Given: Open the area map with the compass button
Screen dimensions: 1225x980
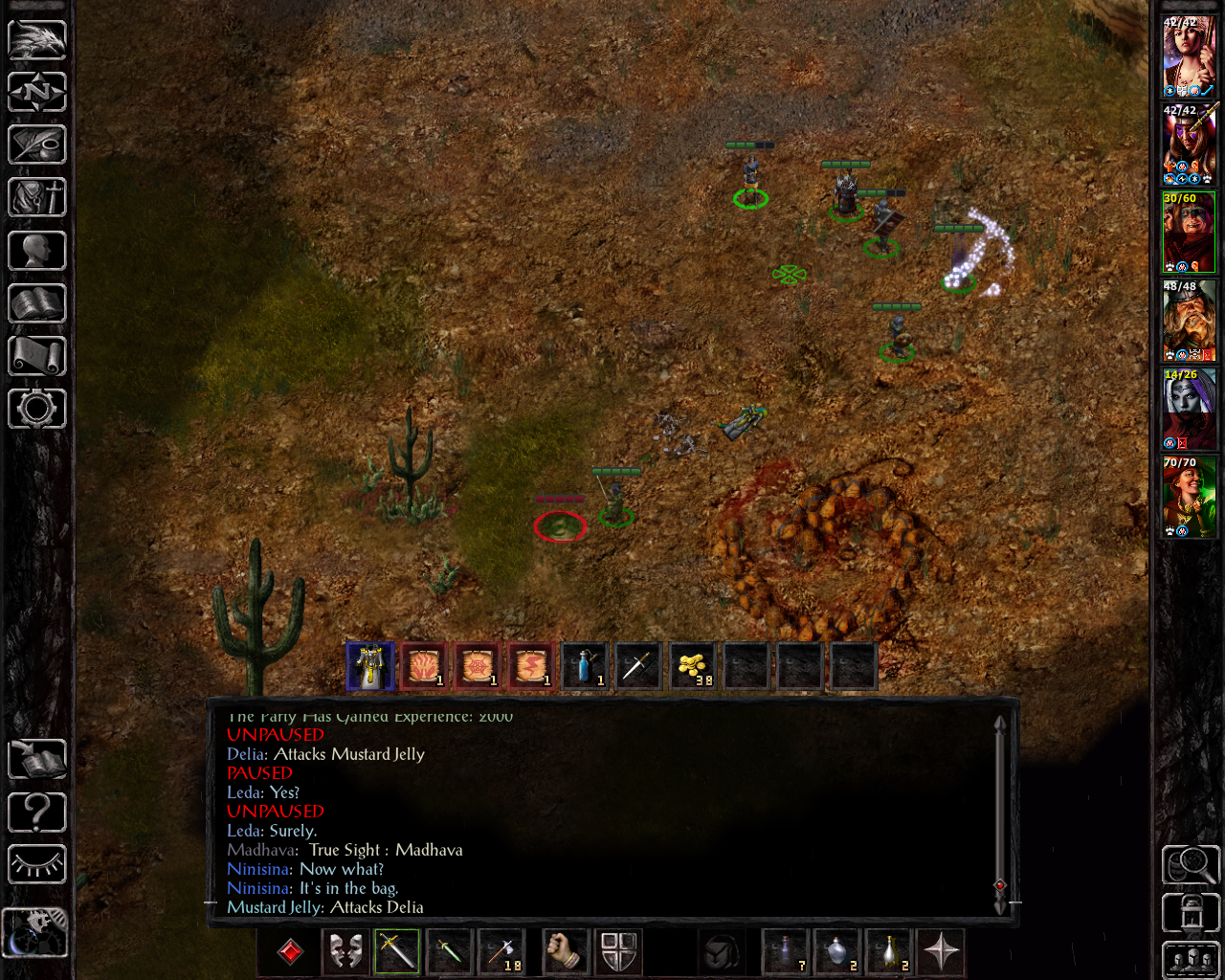Looking at the screenshot, I should [36, 93].
